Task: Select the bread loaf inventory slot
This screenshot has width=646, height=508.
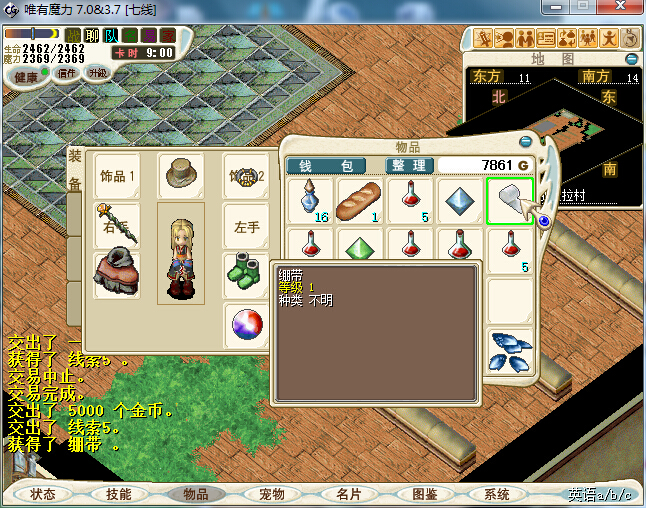Action: 359,201
